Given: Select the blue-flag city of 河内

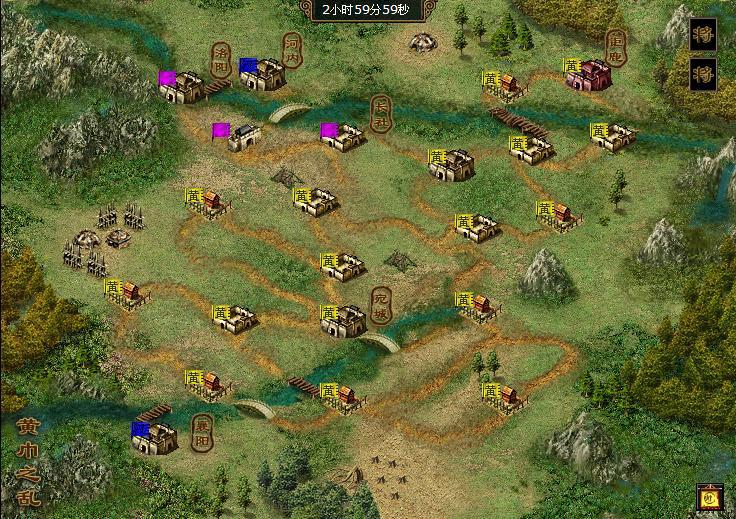Looking at the screenshot, I should [x=264, y=75].
